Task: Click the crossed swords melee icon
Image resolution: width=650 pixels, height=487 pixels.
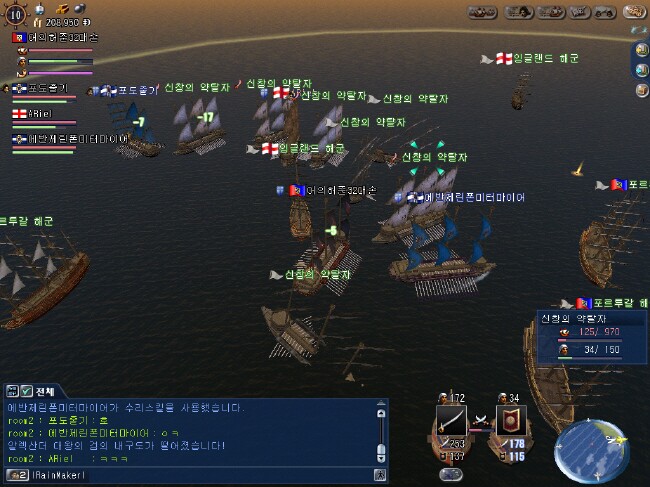Action: tap(478, 421)
